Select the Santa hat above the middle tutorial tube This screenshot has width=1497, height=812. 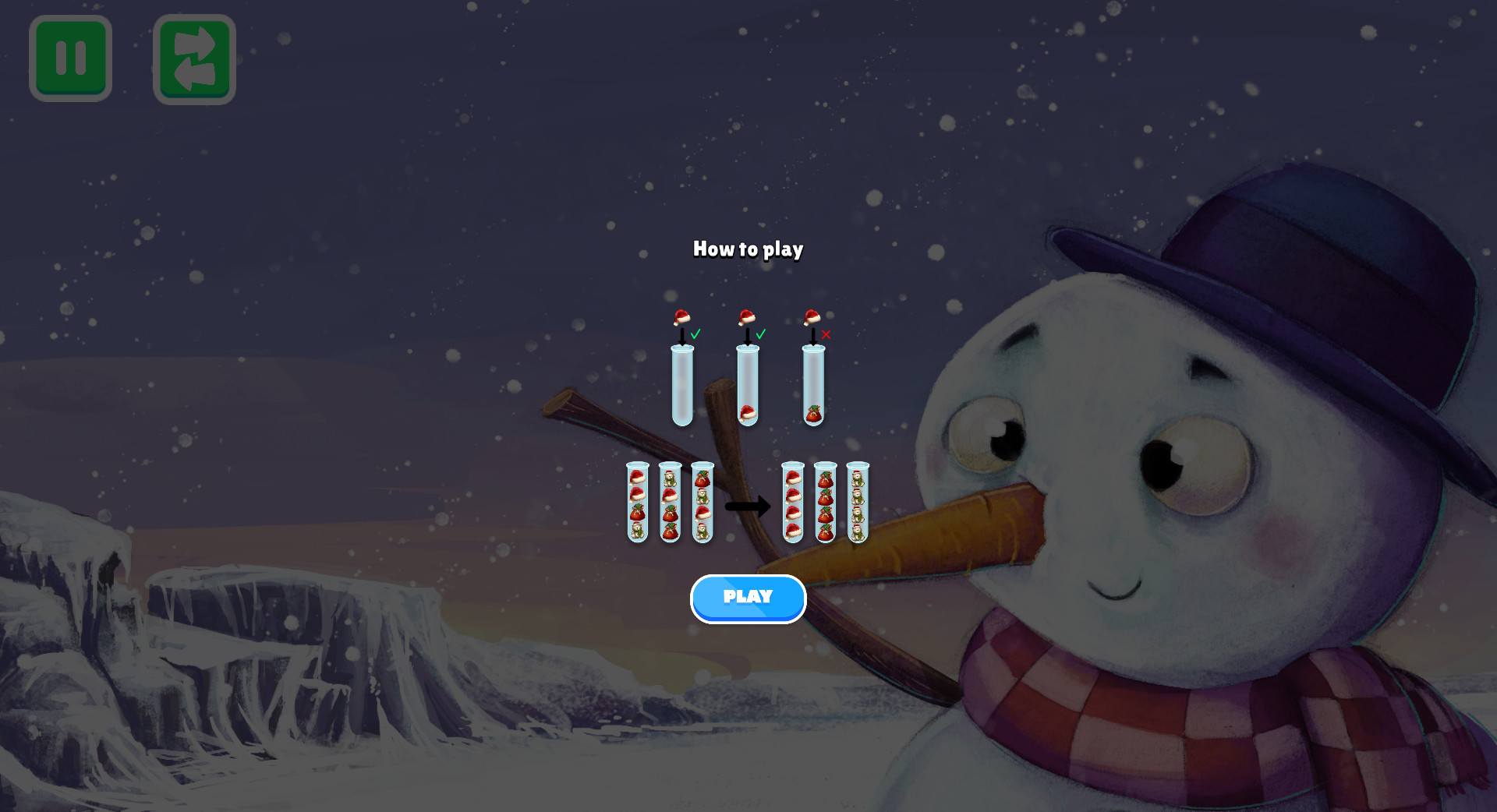click(746, 318)
